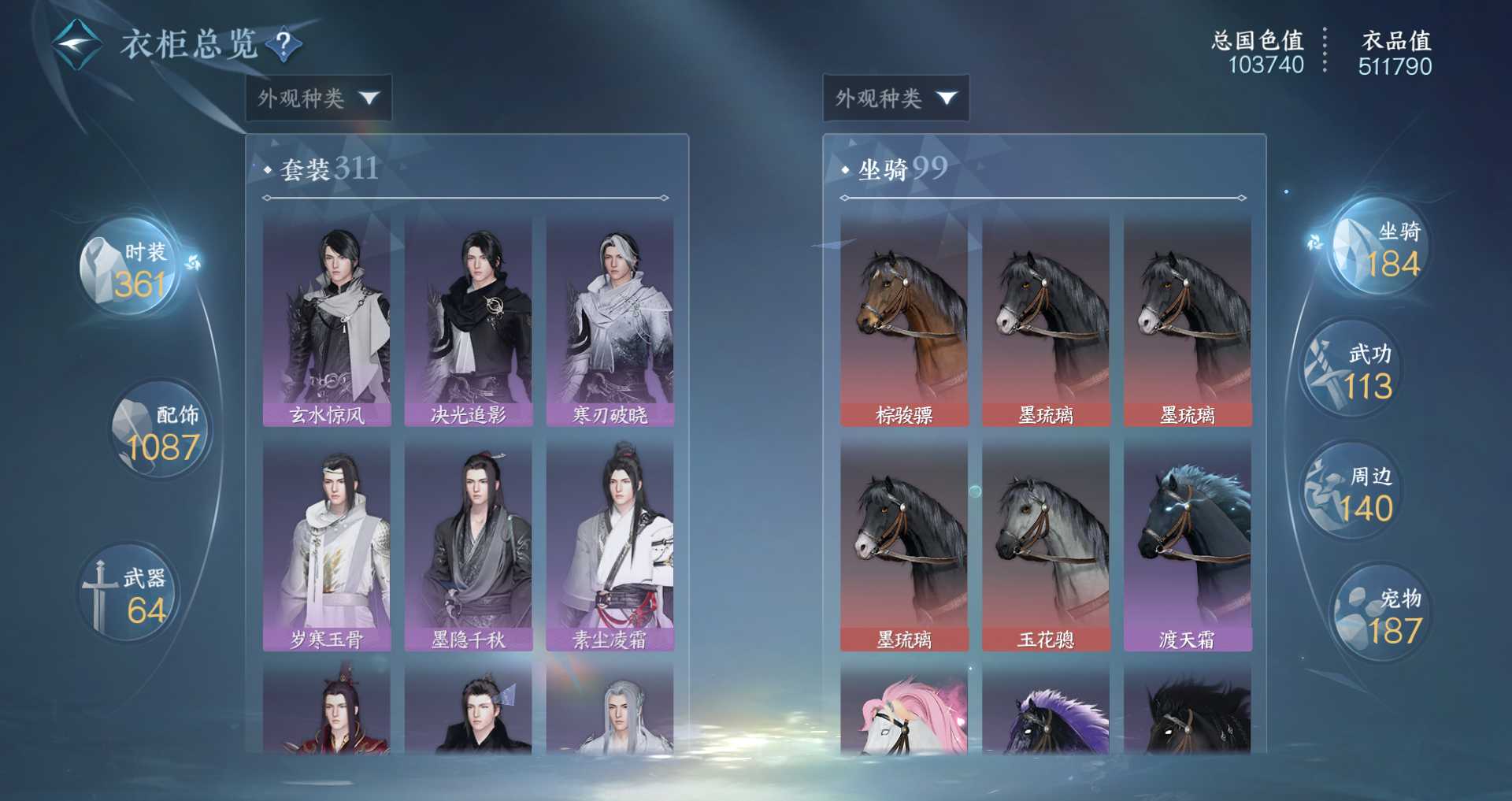Image resolution: width=1512 pixels, height=801 pixels.
Task: Open the 宠物 category bubble
Action: pos(1381,614)
